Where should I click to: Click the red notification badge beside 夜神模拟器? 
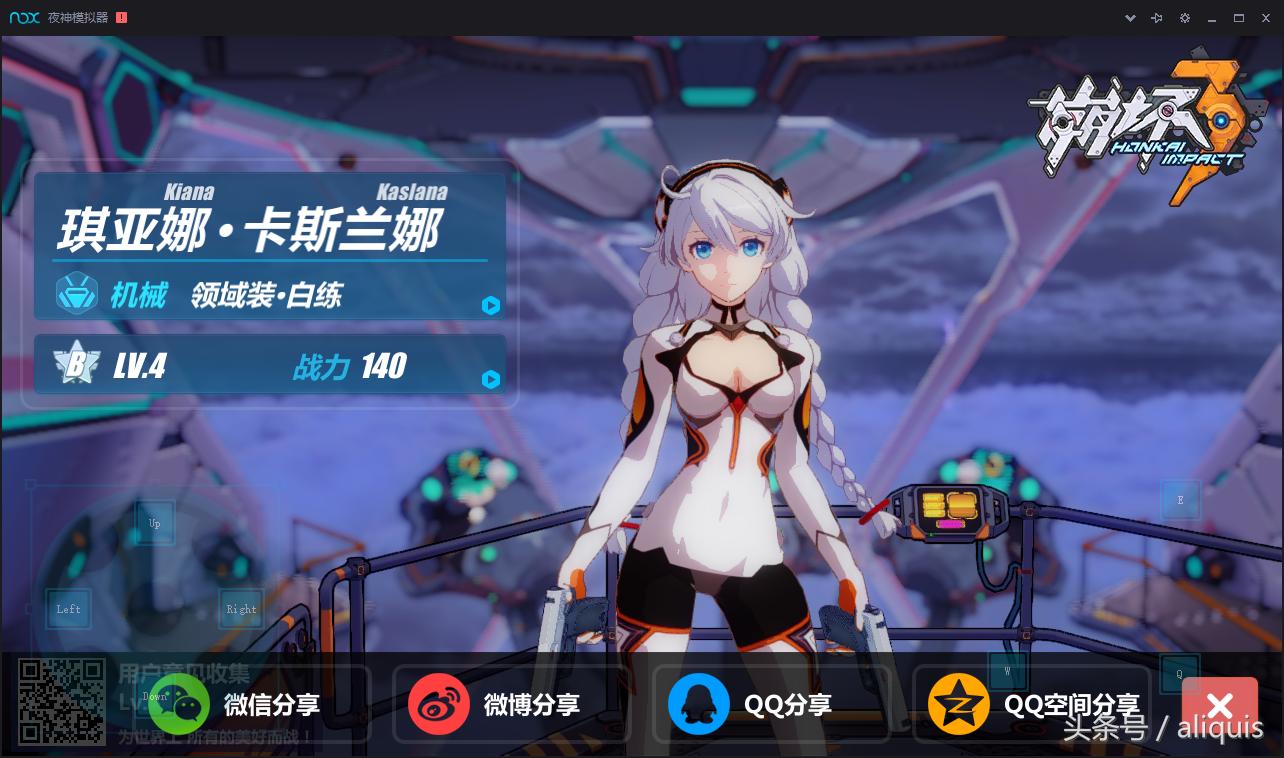[121, 17]
